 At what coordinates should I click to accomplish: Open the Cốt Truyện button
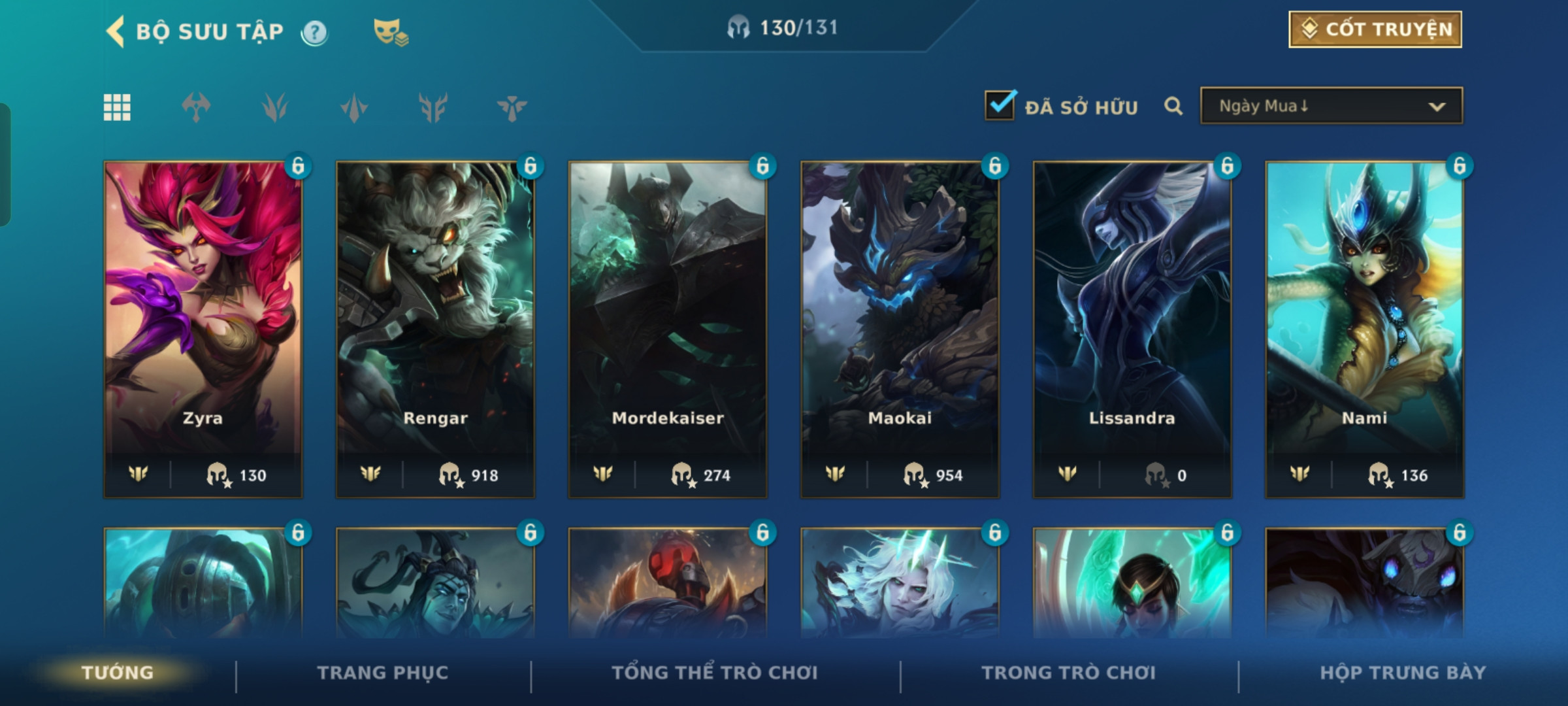pyautogui.click(x=1375, y=29)
